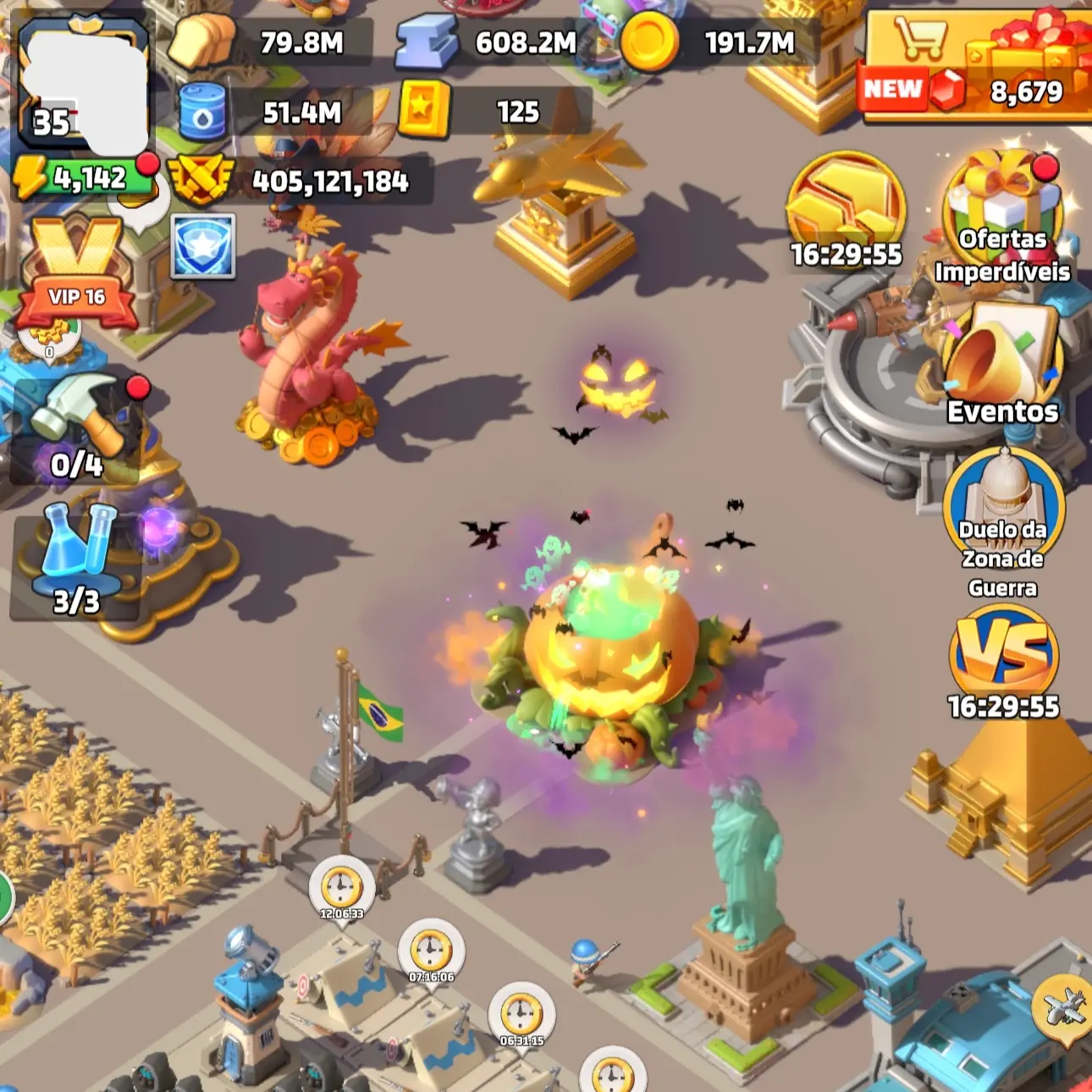Screen dimensions: 1092x1092
Task: Tap the bread food resource counter
Action: coord(271,42)
